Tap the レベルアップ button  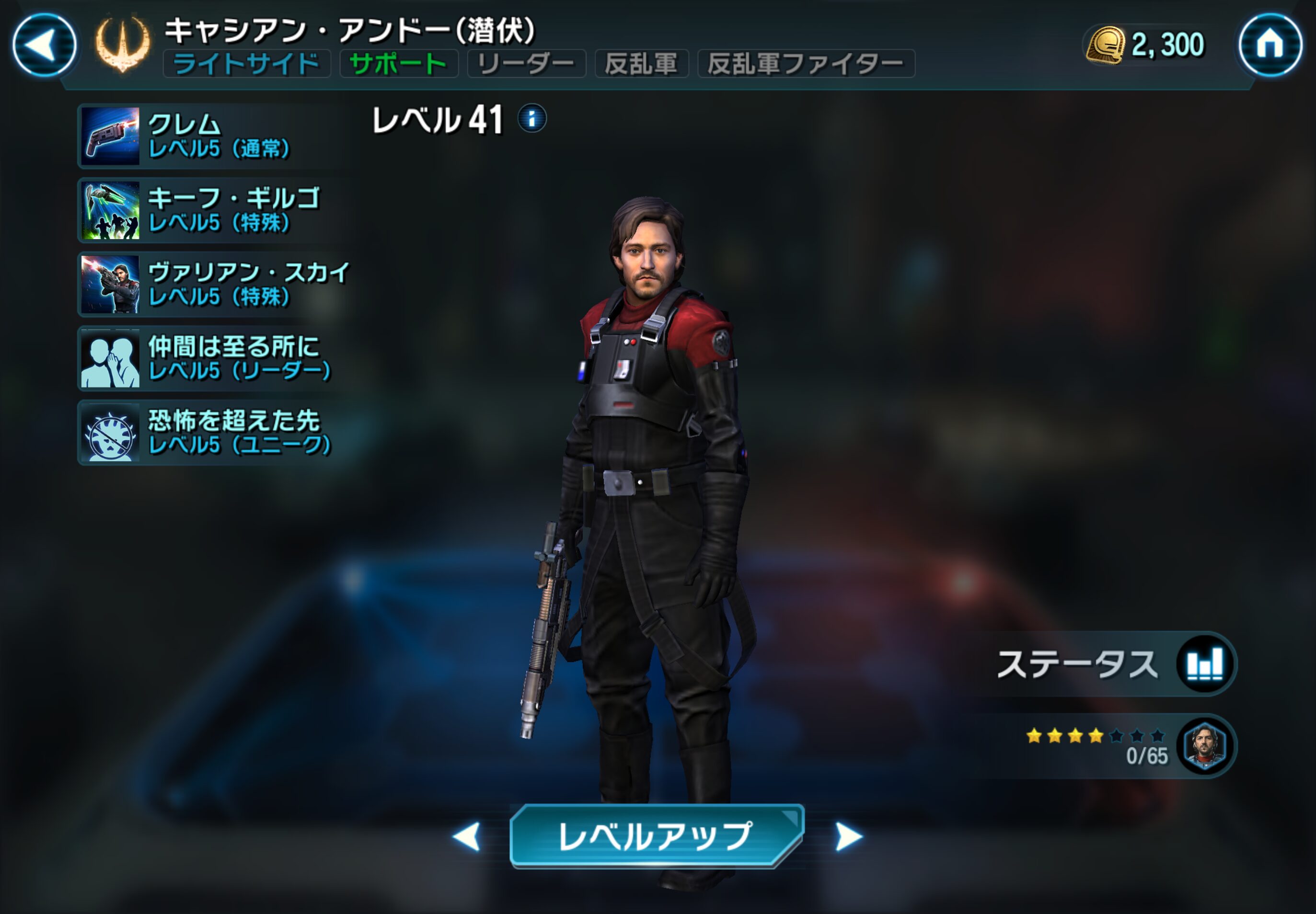point(657,836)
